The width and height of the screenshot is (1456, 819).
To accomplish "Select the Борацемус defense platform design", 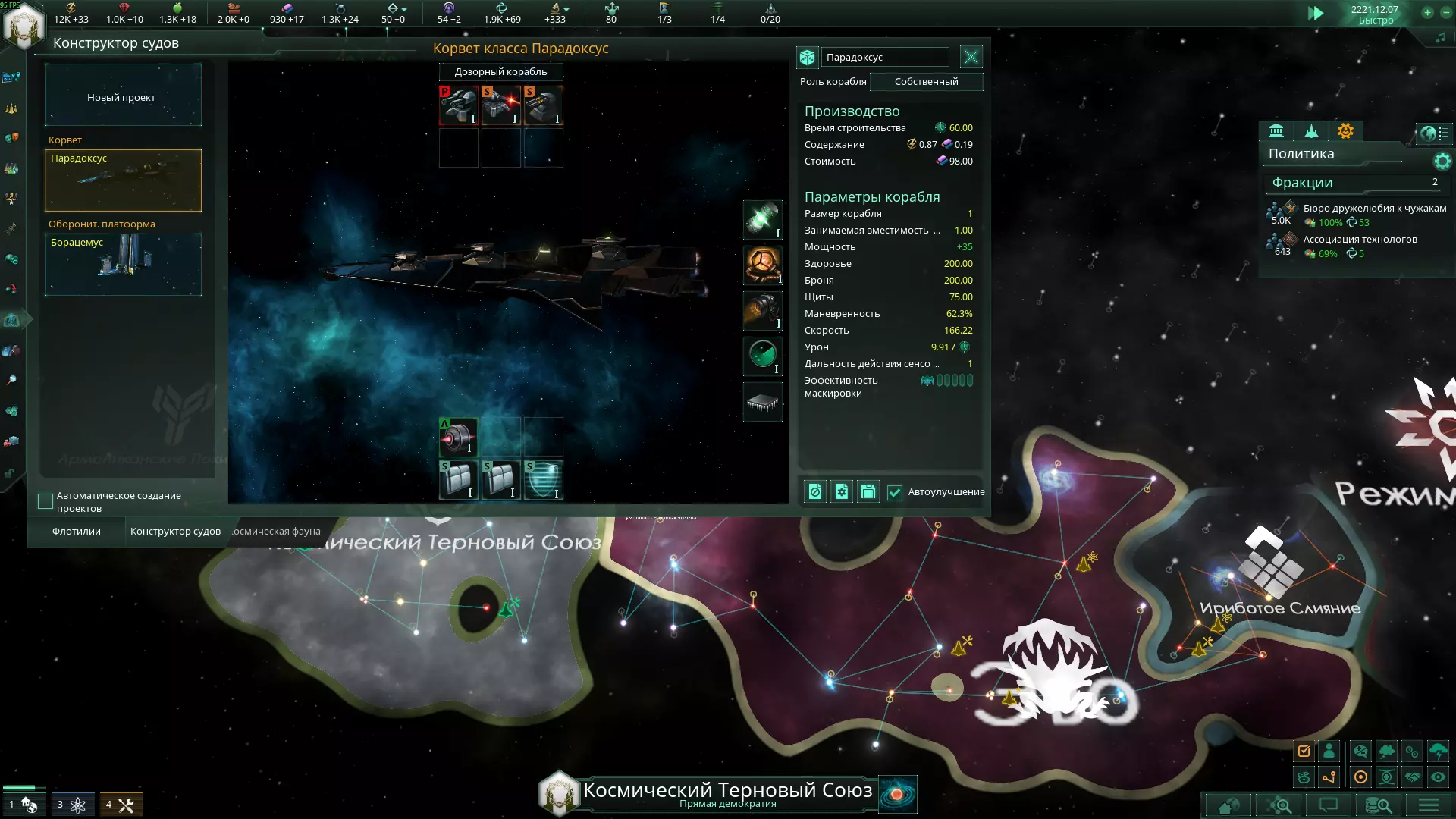I will (x=123, y=264).
